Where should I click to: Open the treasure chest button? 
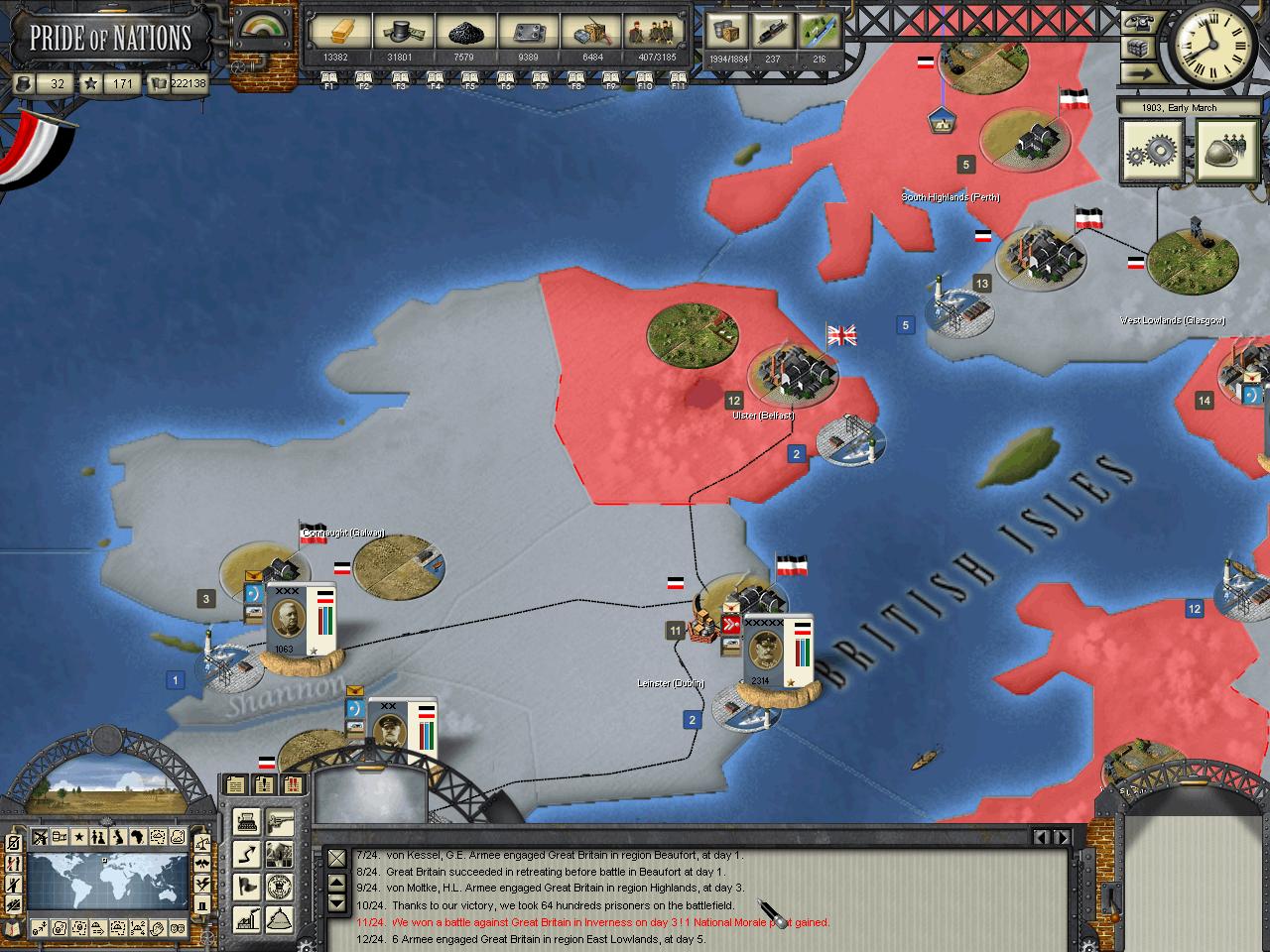(x=1139, y=49)
